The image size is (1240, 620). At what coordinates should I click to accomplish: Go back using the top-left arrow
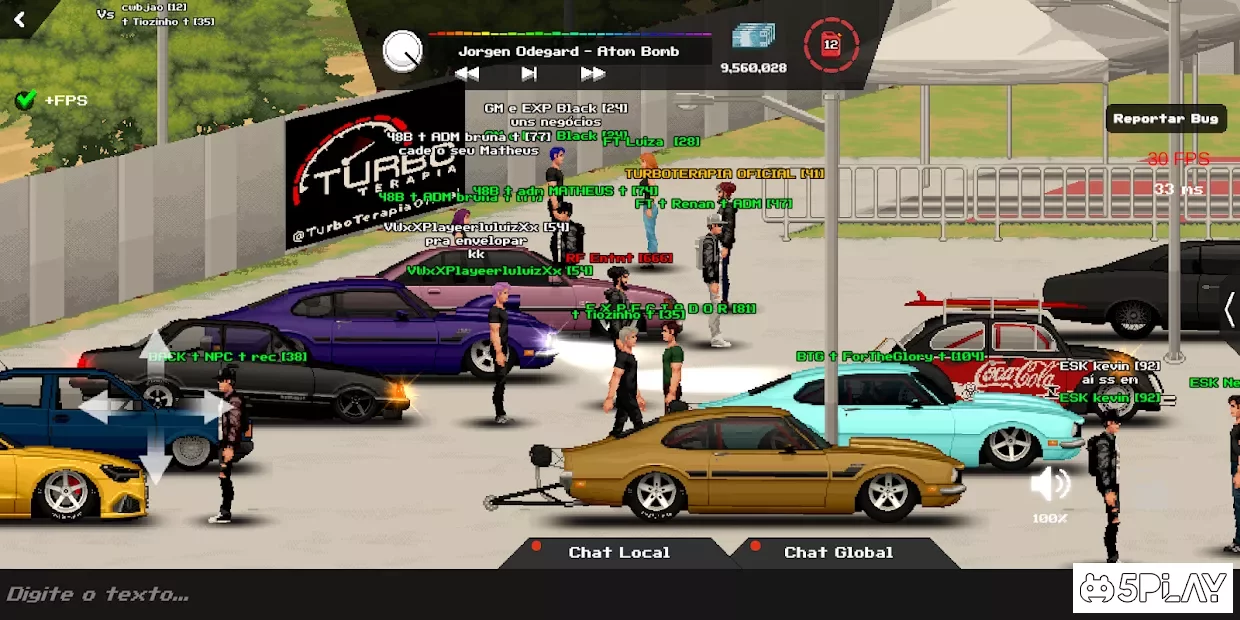tap(19, 18)
